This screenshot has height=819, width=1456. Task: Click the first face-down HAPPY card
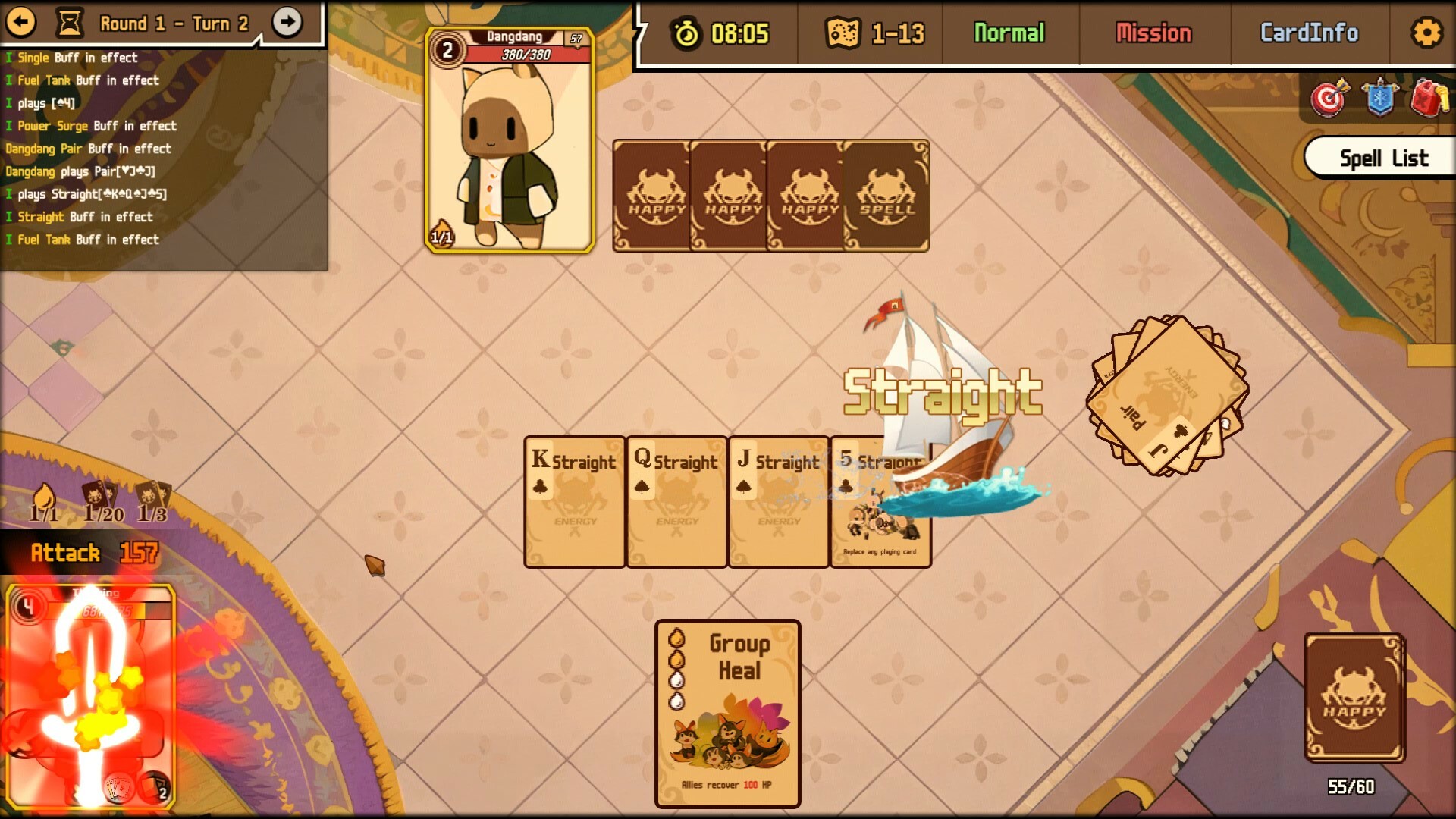(653, 195)
